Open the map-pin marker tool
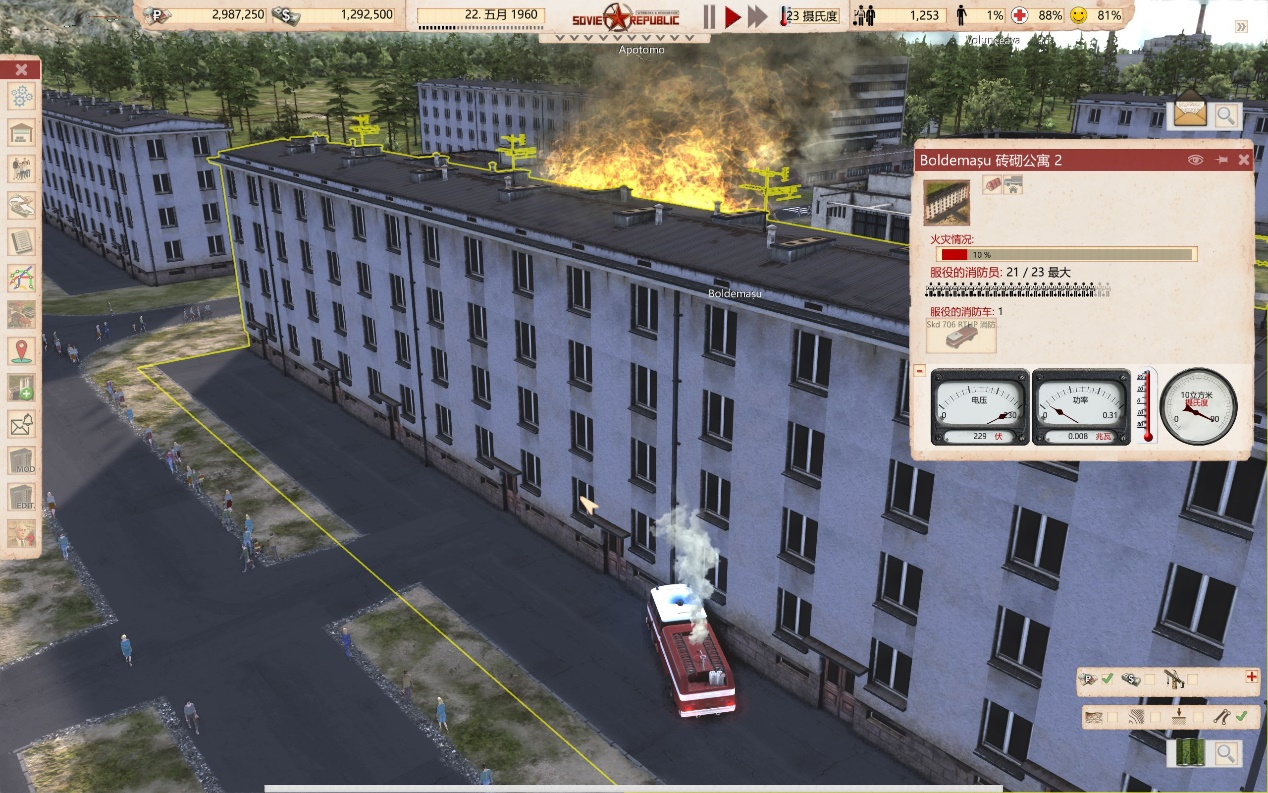 click(x=22, y=350)
